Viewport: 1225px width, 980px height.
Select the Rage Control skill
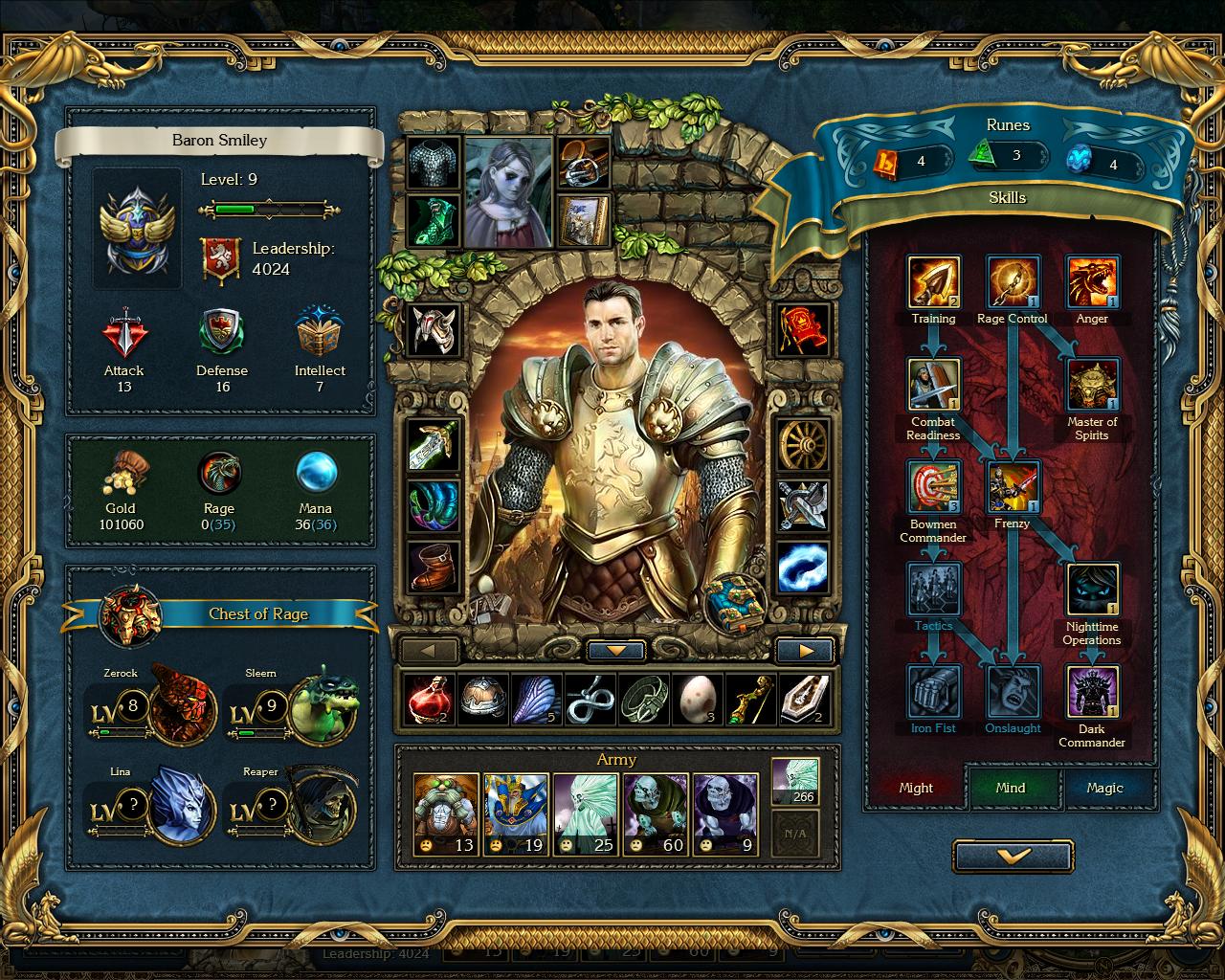coord(1013,282)
